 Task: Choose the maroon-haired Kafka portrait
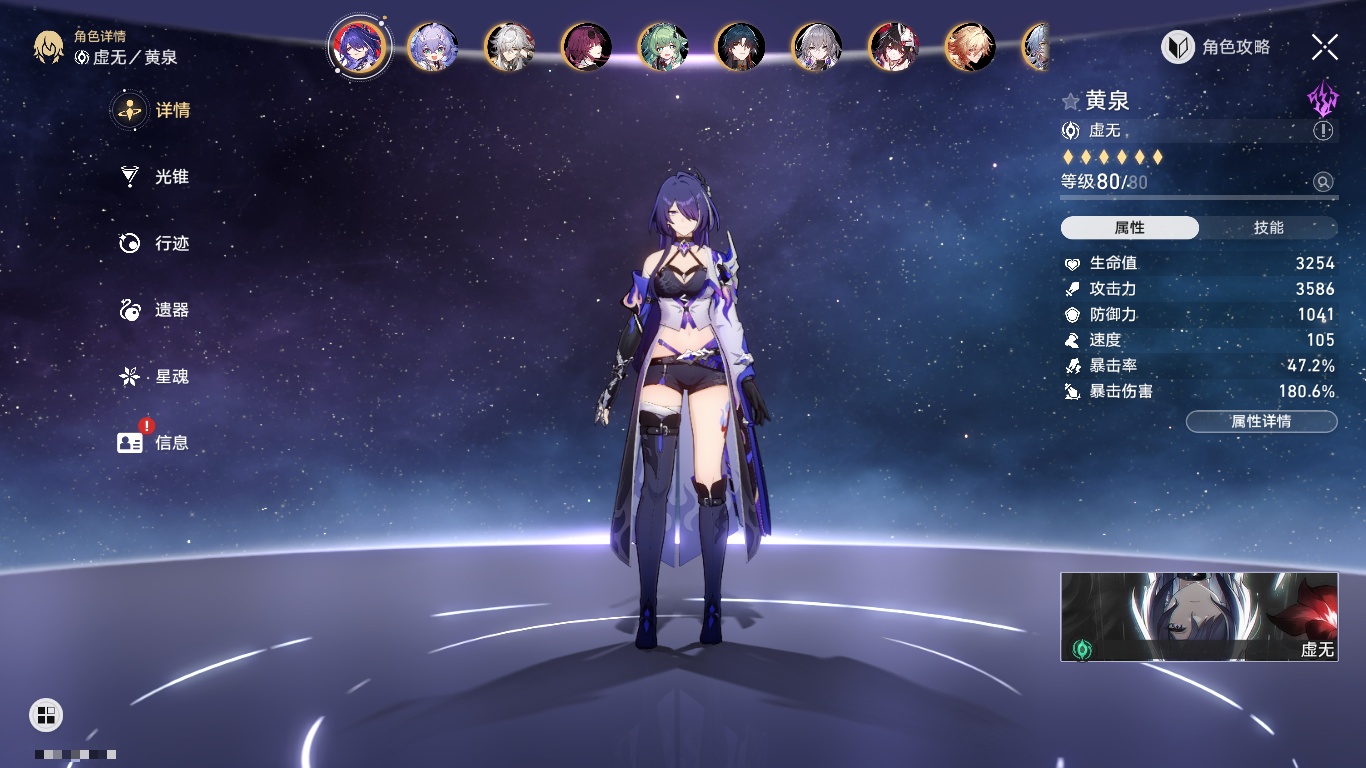(587, 46)
